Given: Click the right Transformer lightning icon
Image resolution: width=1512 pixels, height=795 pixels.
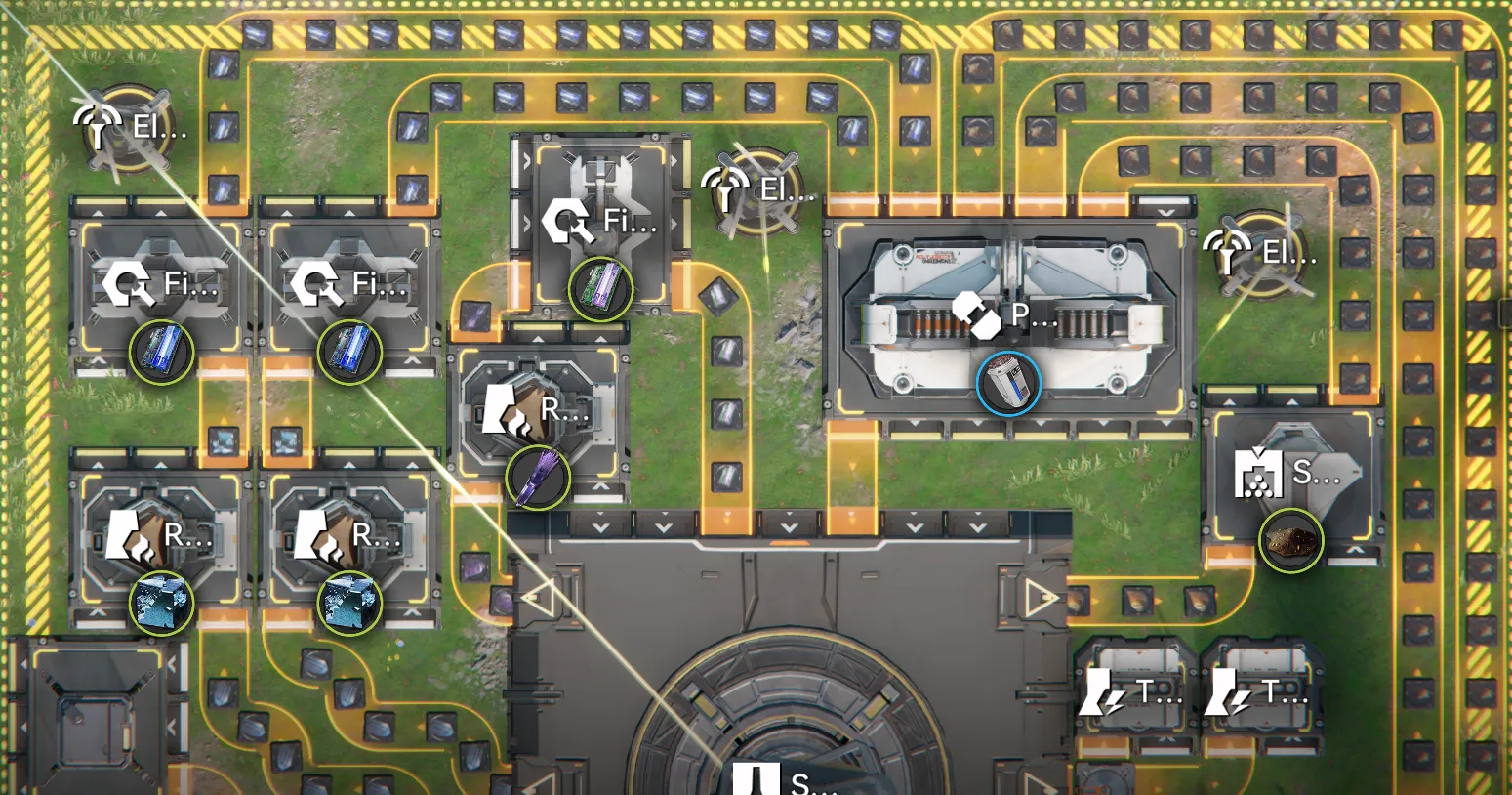Looking at the screenshot, I should point(1226,690).
